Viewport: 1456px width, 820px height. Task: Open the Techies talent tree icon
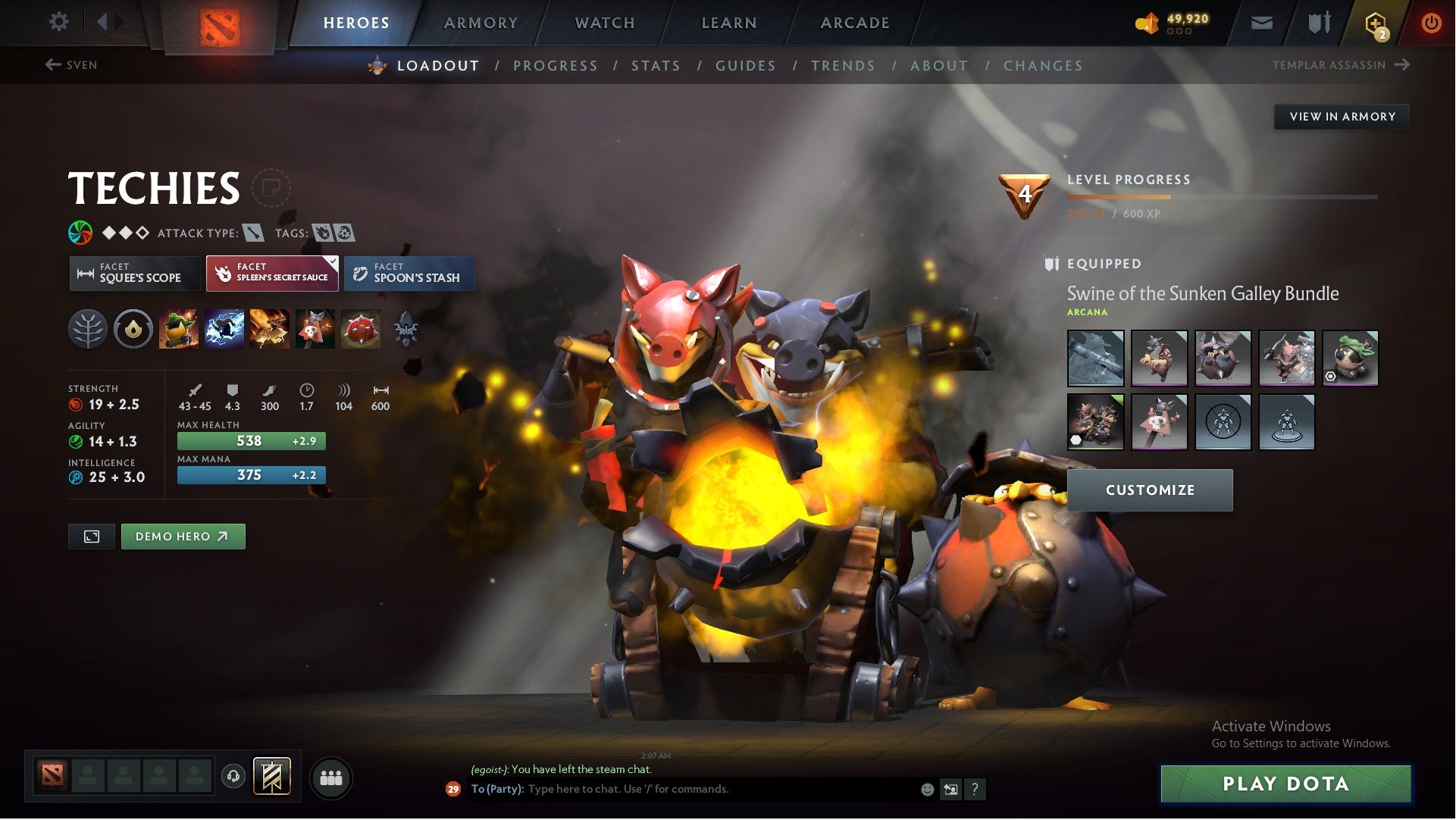(x=89, y=328)
